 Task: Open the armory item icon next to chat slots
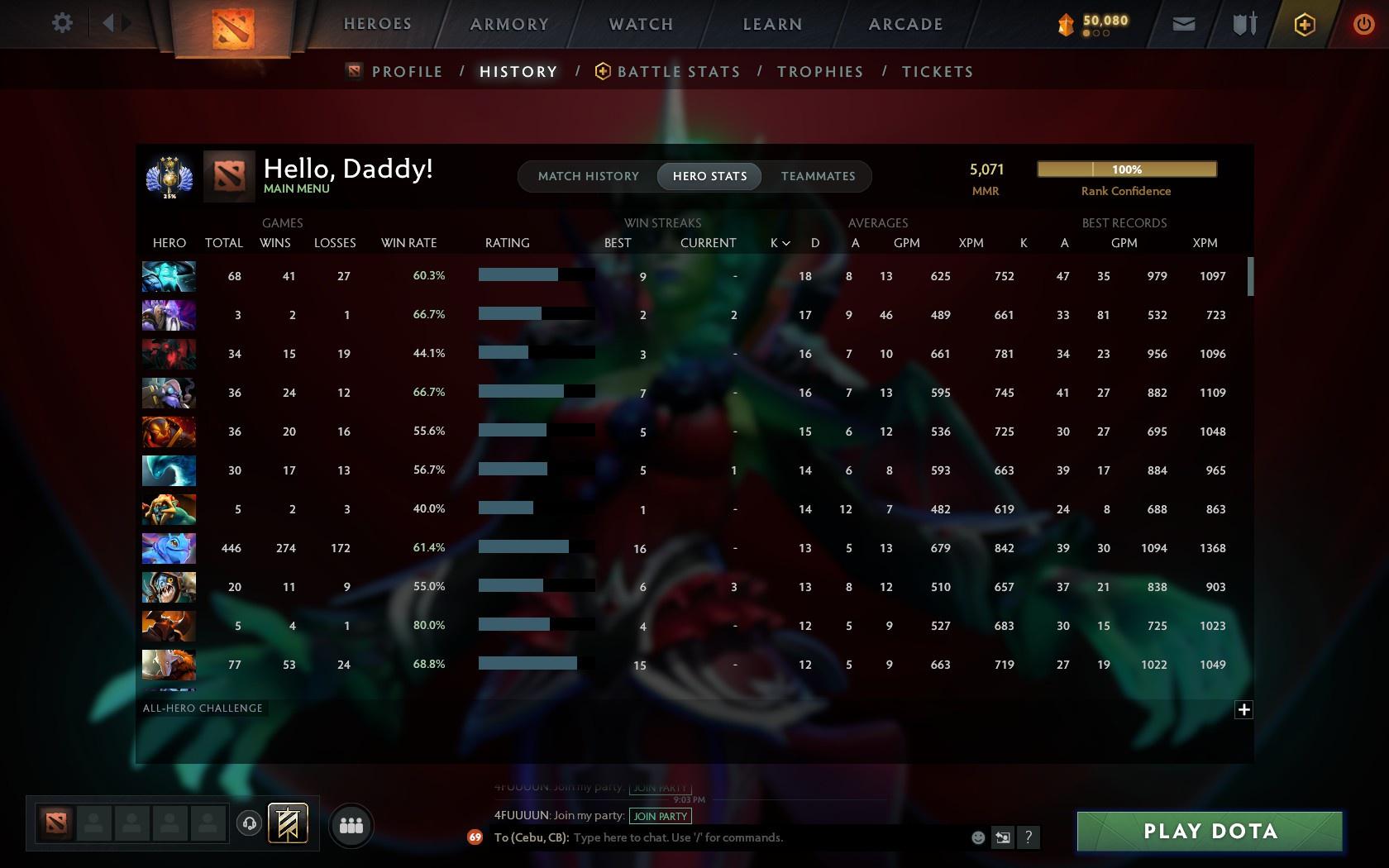tap(286, 823)
